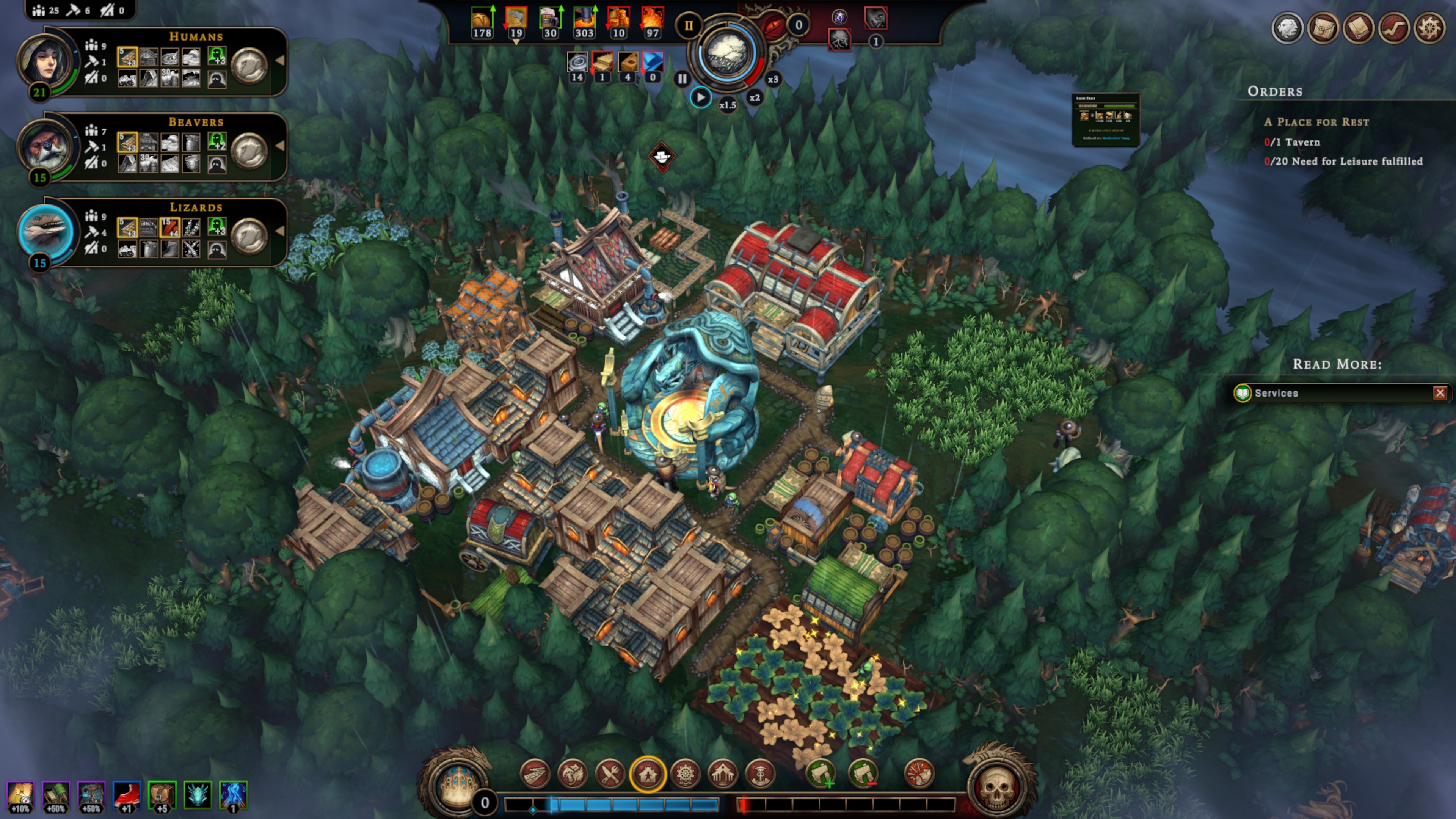Open the food production build category
The image size is (1456, 819).
(x=610, y=774)
